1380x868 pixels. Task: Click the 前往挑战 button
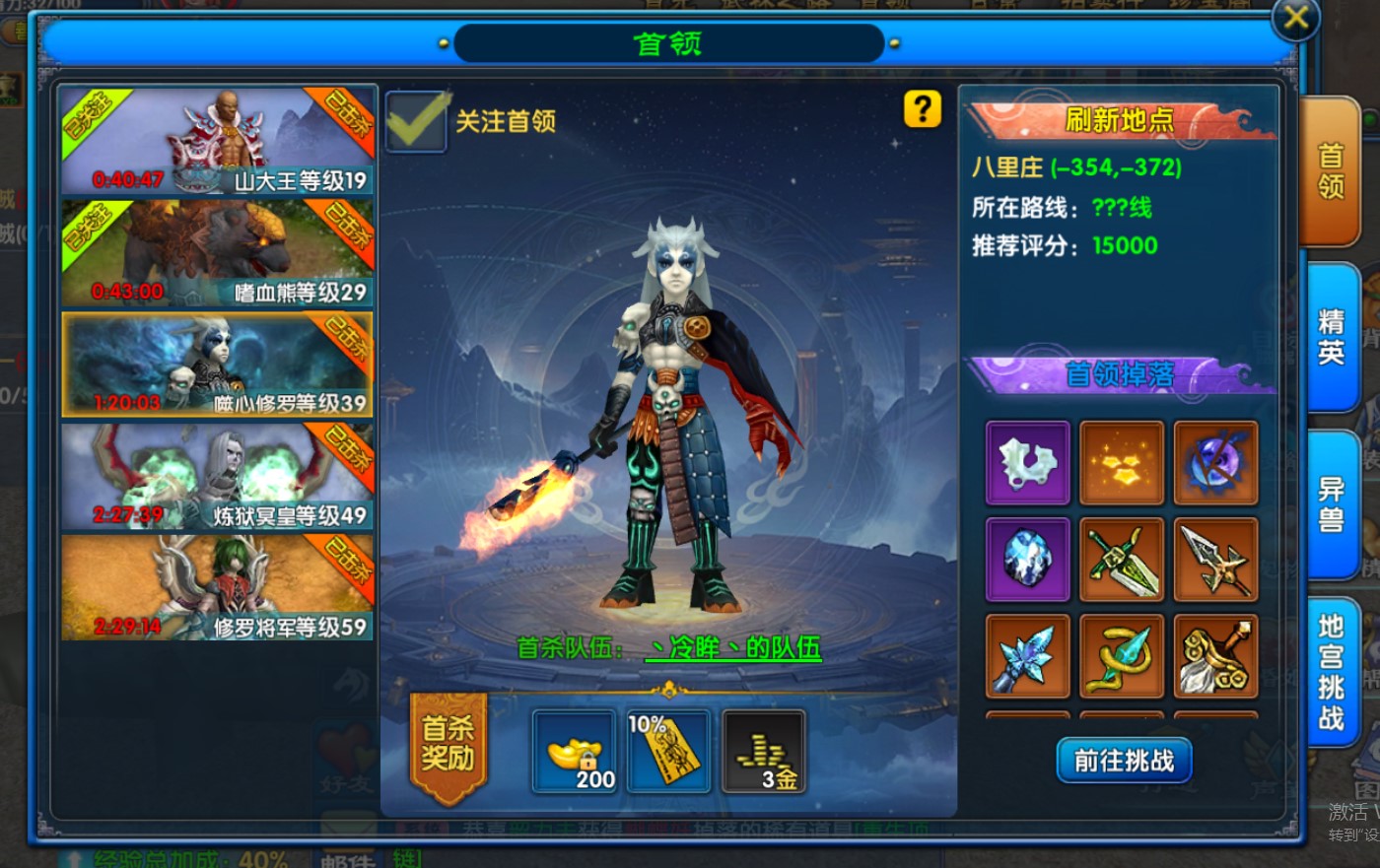pos(1124,761)
